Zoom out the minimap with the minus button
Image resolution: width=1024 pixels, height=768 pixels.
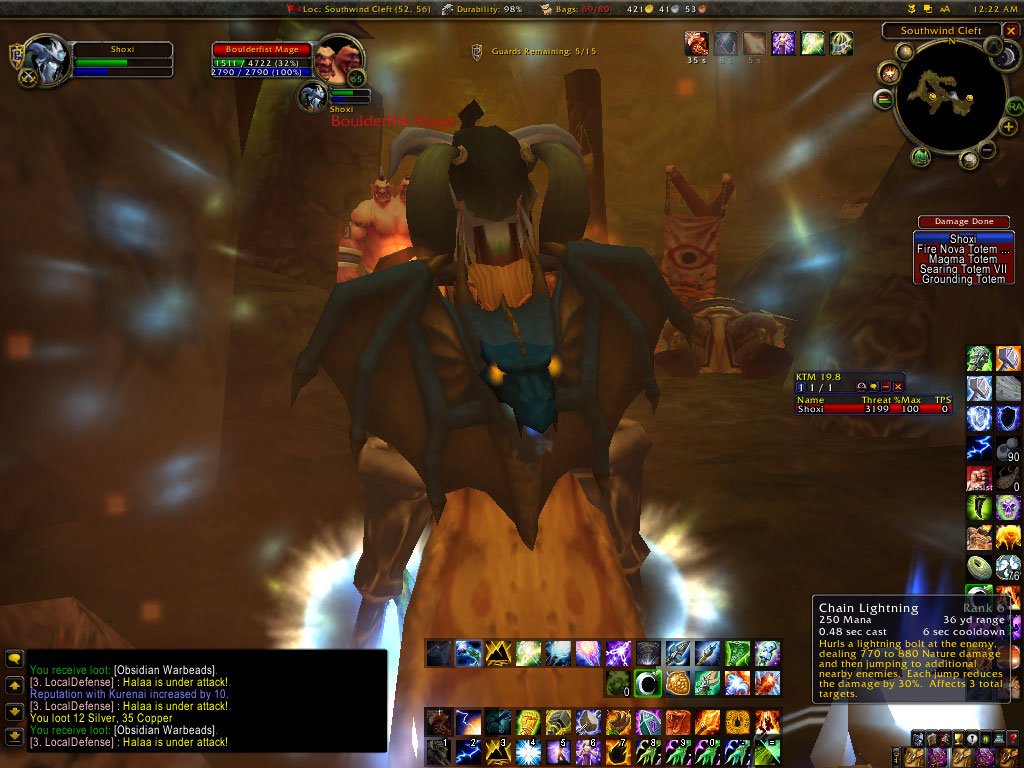click(986, 151)
